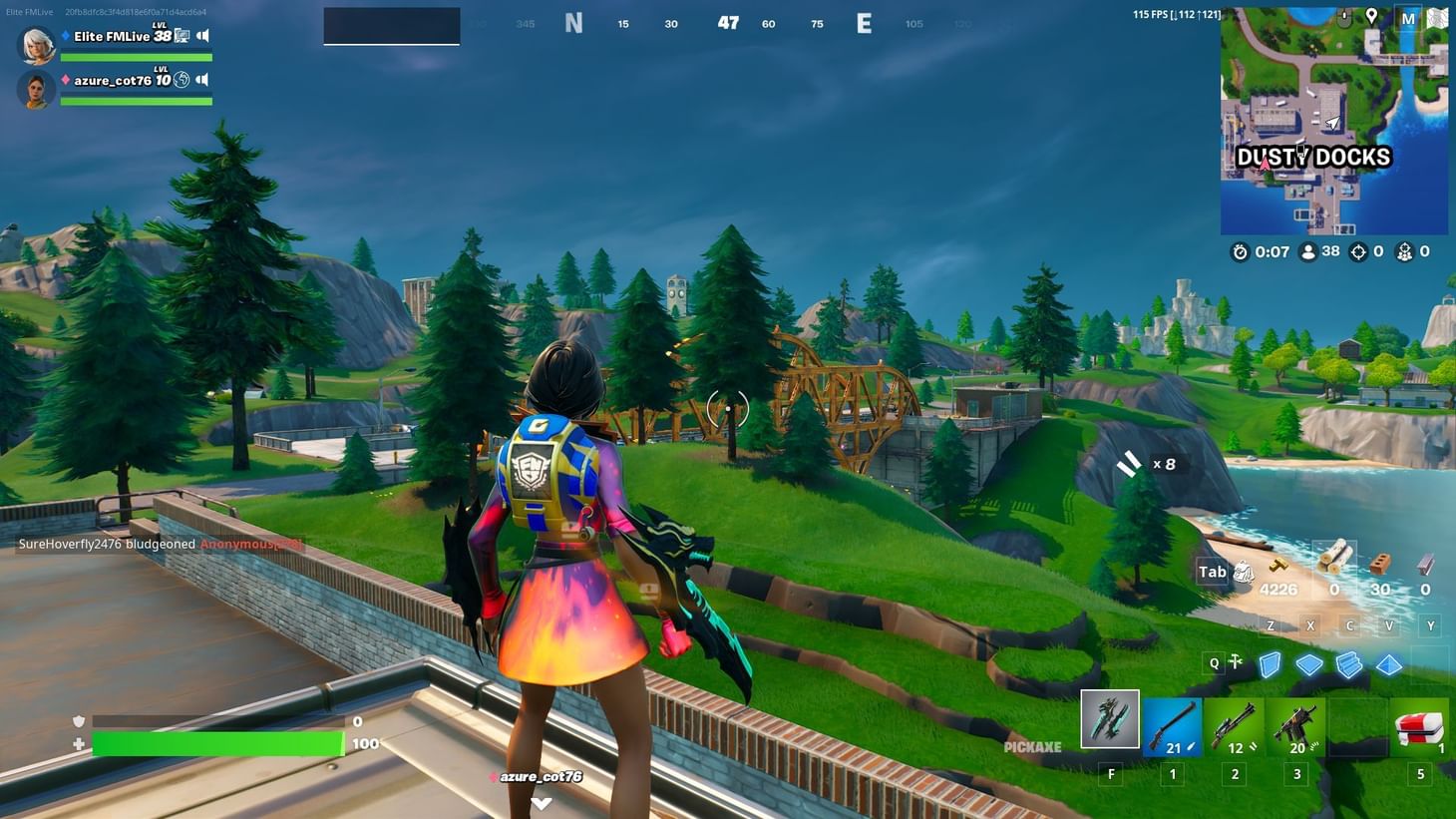Select the cone roof build piece icon
This screenshot has height=819, width=1456.
pos(1389,662)
